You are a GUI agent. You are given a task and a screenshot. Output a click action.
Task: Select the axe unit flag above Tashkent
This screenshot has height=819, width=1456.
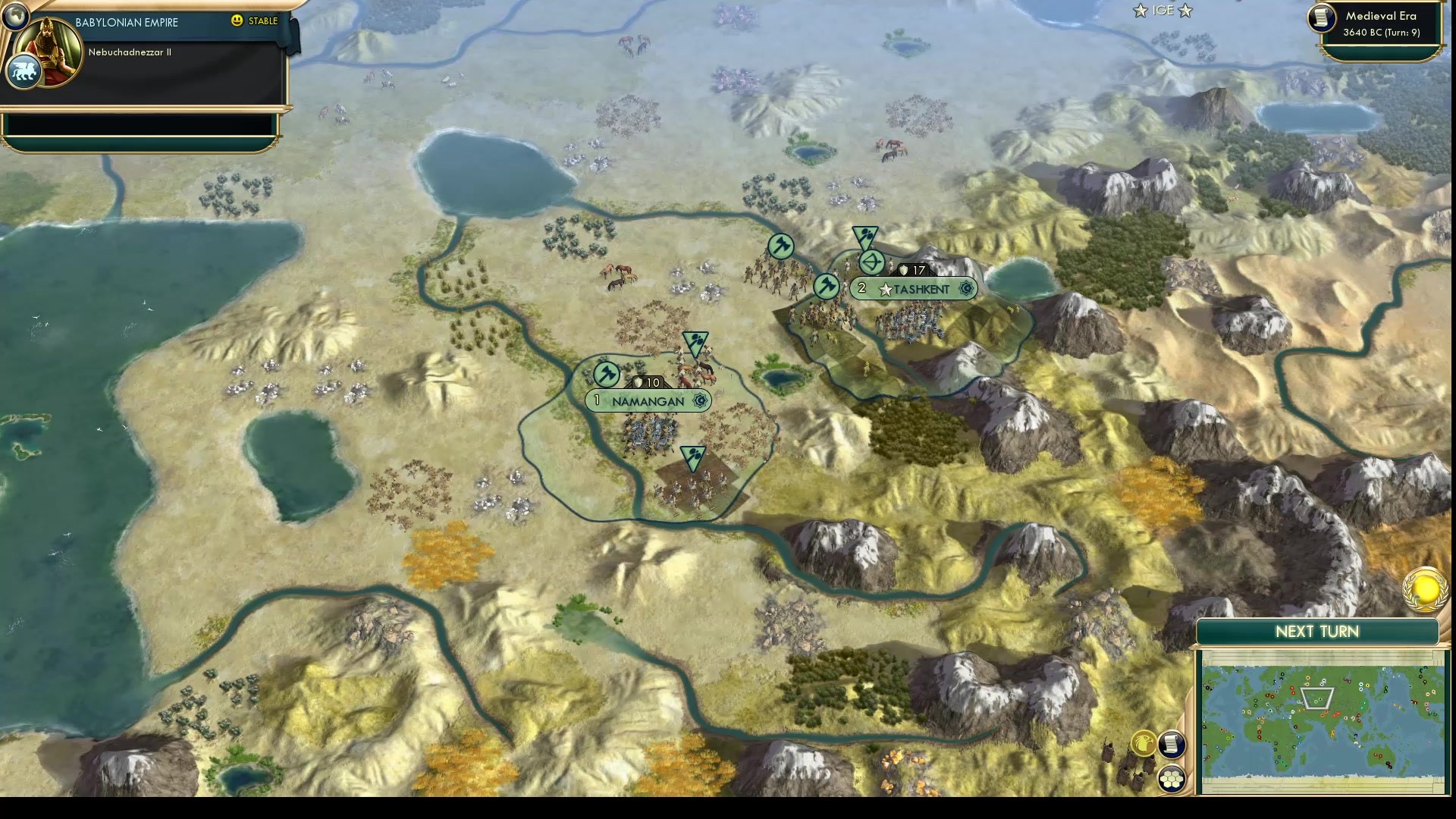pos(780,246)
